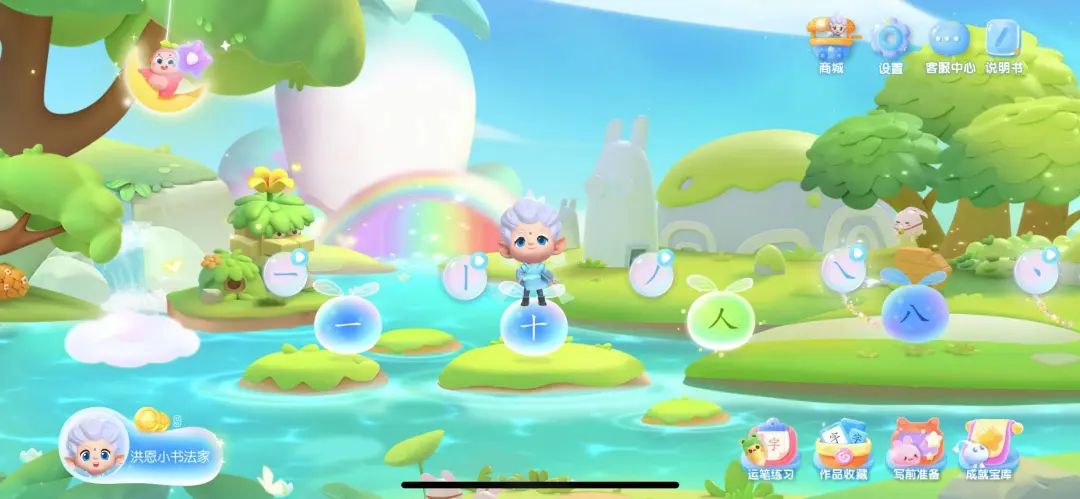
Task: Open 作品收藏 works collection
Action: point(842,448)
